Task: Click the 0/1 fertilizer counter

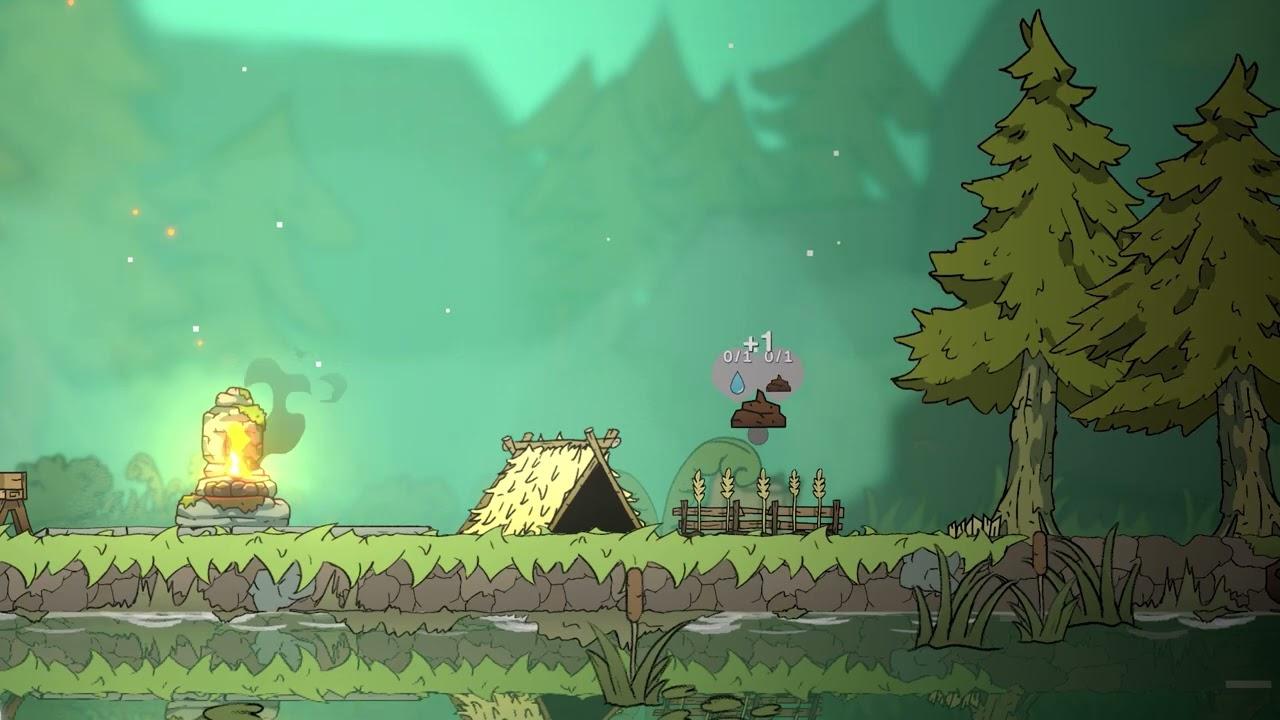Action: point(779,356)
